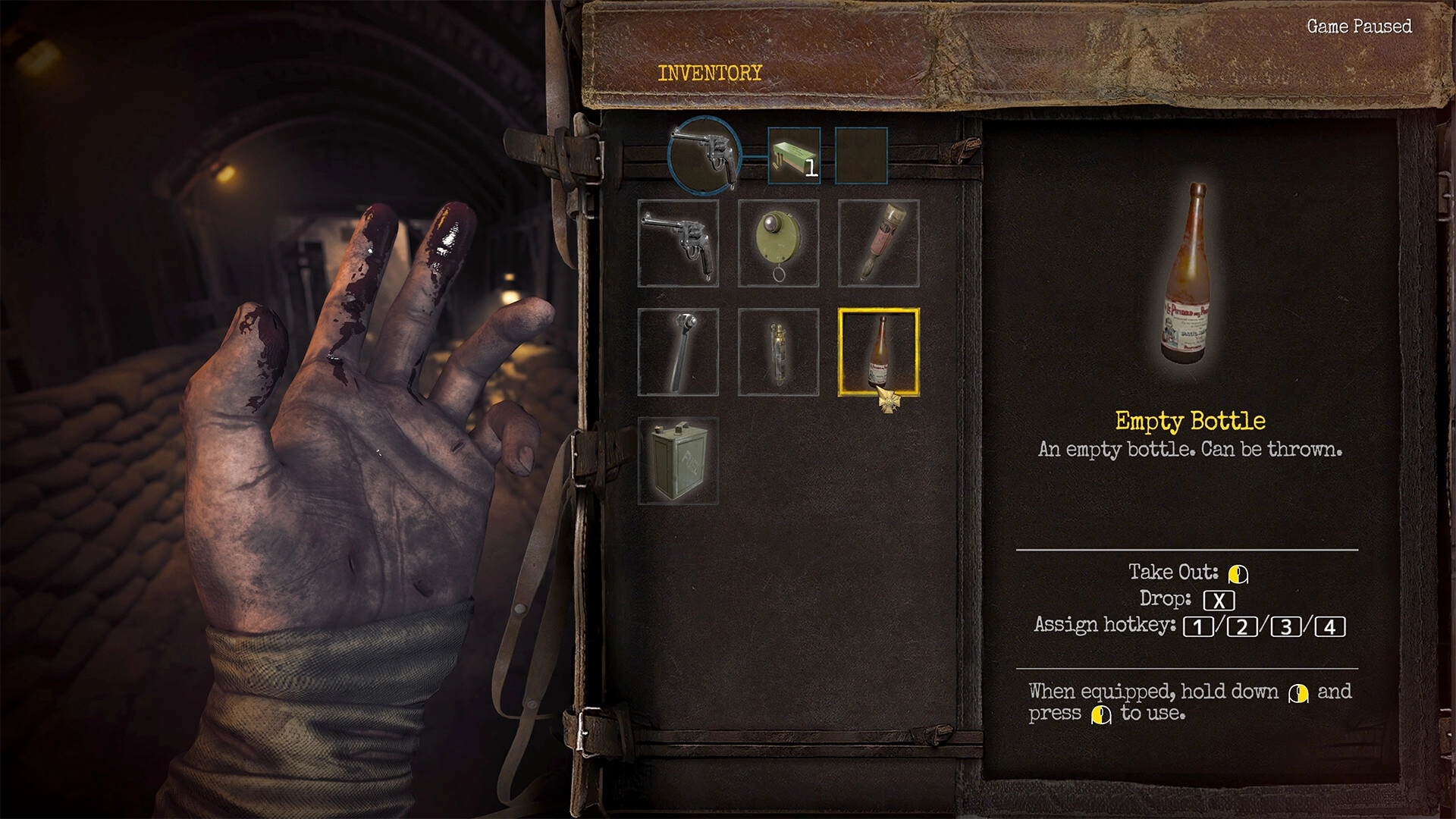Click the green ammo box slot
Viewport: 1456px width, 819px height.
click(x=794, y=156)
